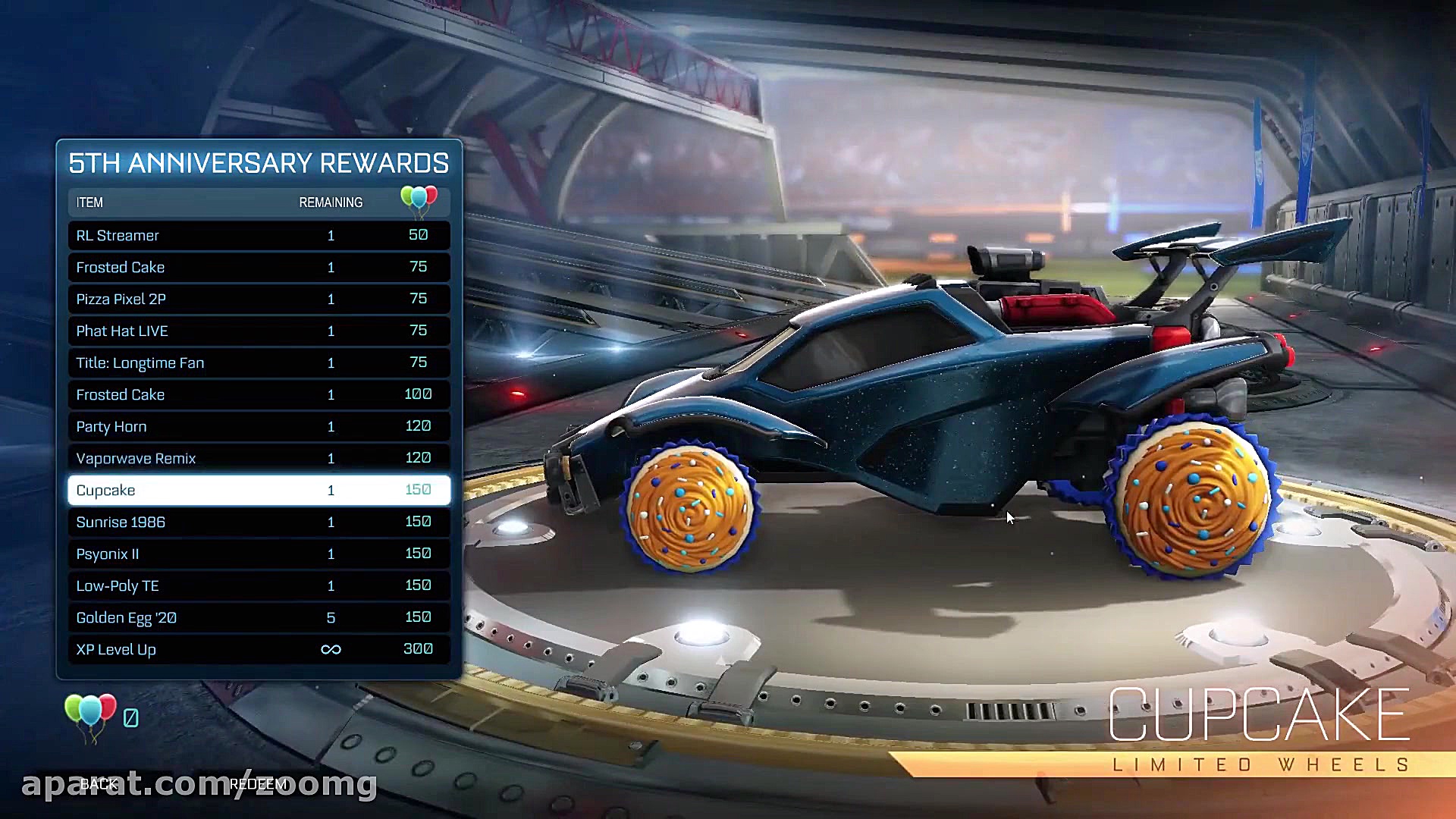
Task: Click the ITEM column header
Action: (x=89, y=202)
